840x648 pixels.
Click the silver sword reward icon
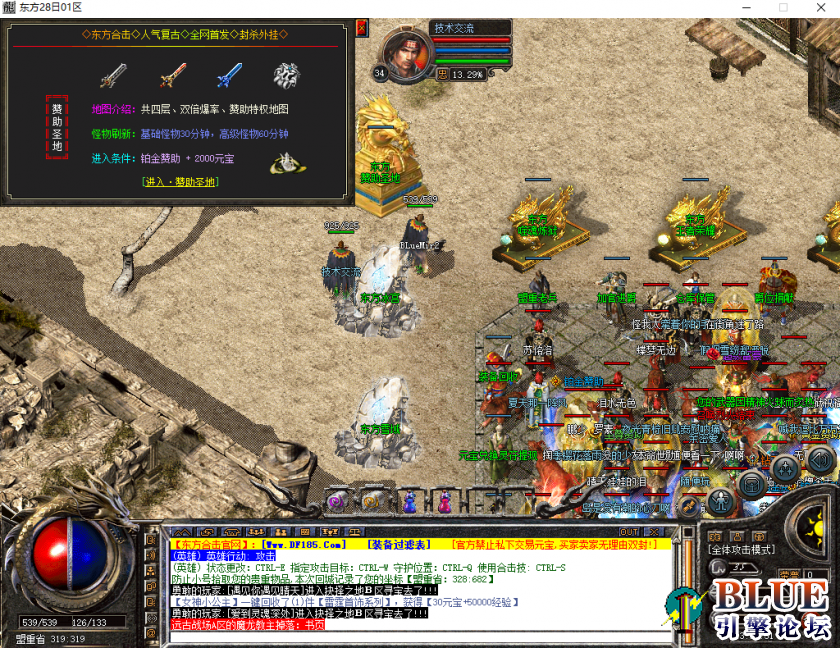(x=112, y=75)
